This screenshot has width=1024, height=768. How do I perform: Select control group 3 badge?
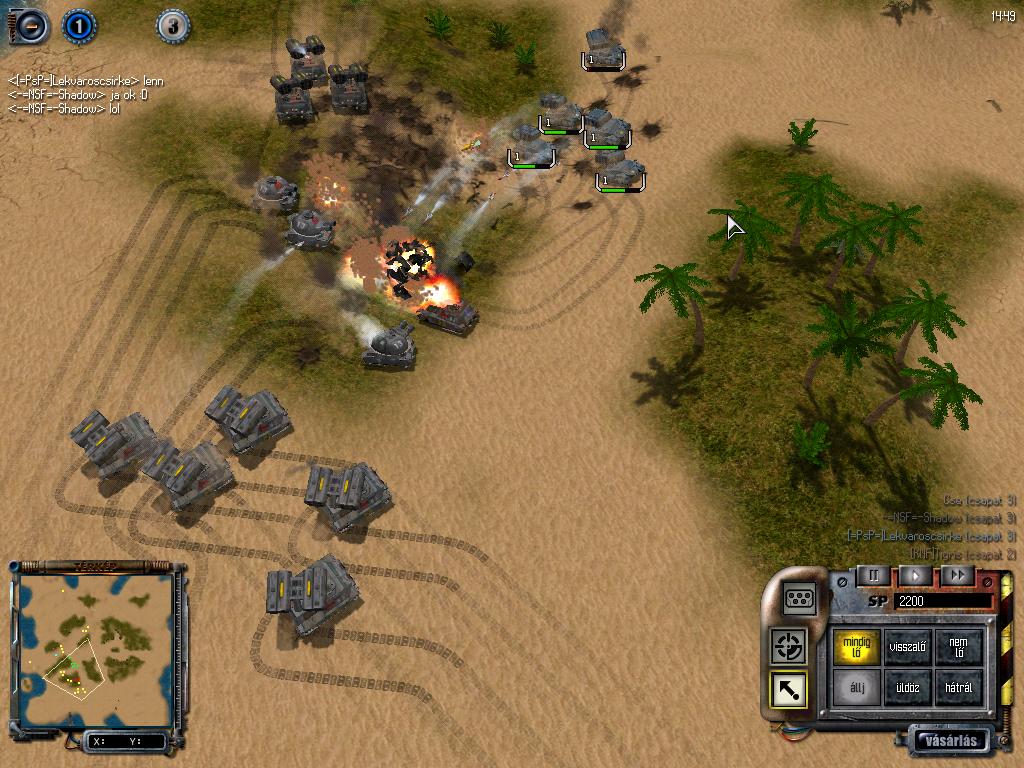173,25
